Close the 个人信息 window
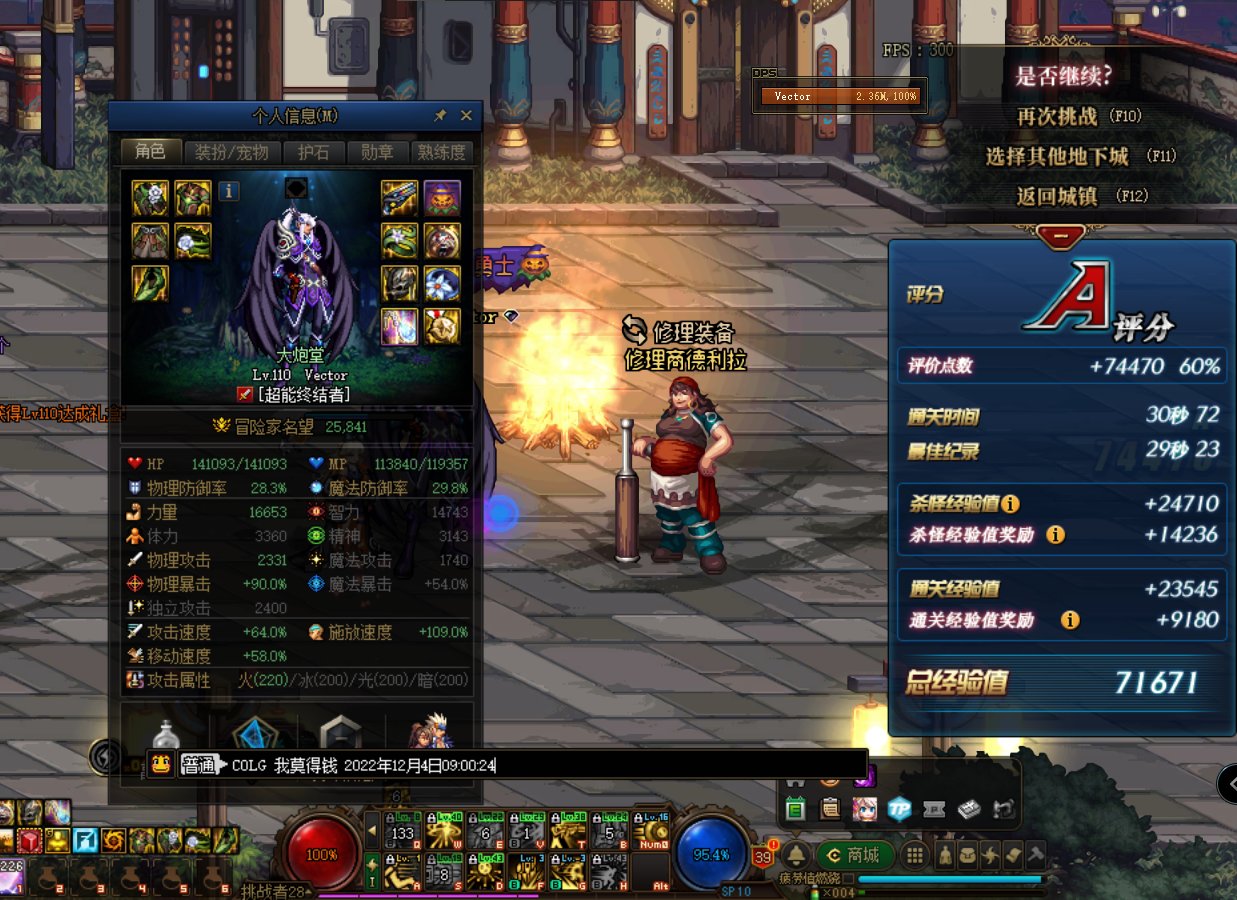 coord(466,116)
